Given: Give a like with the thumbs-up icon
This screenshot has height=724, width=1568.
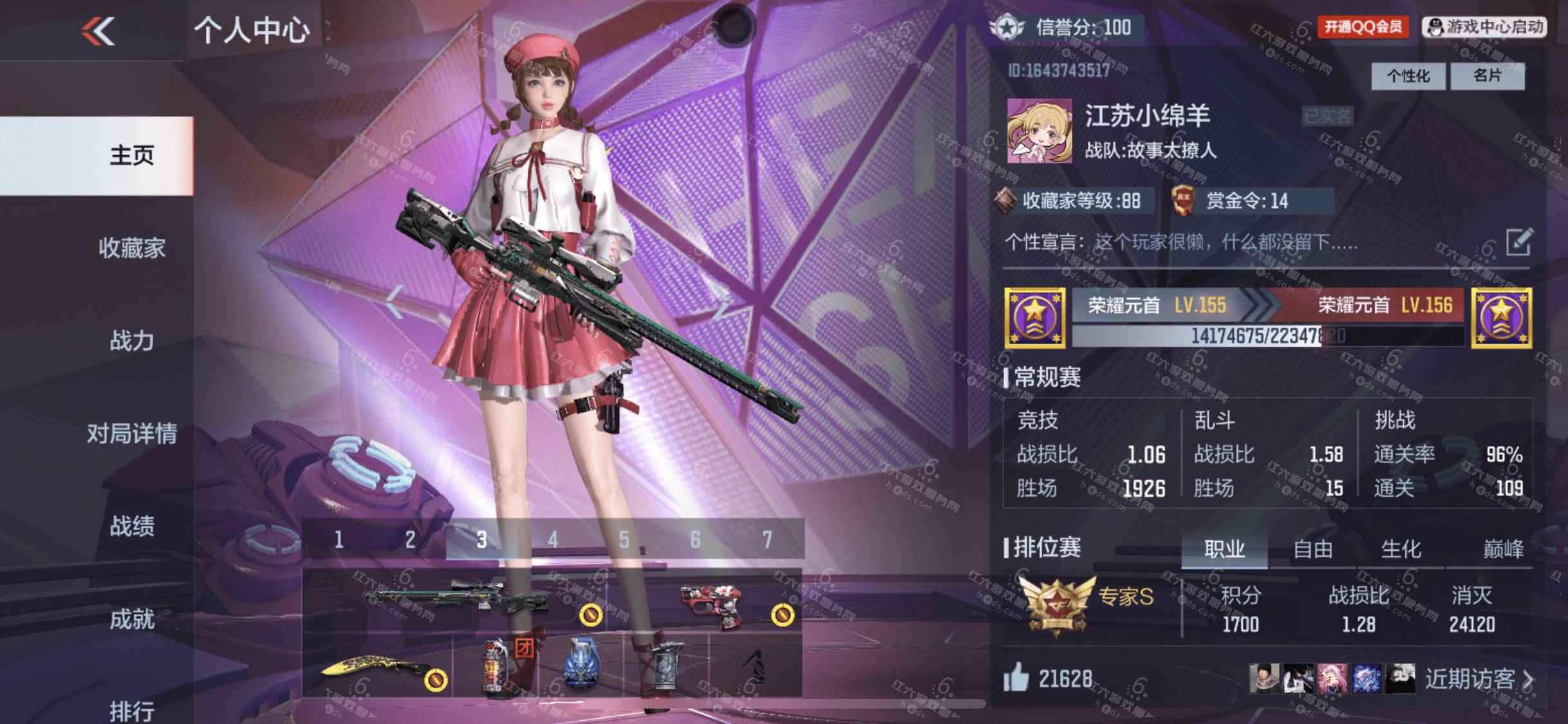Looking at the screenshot, I should 1016,678.
